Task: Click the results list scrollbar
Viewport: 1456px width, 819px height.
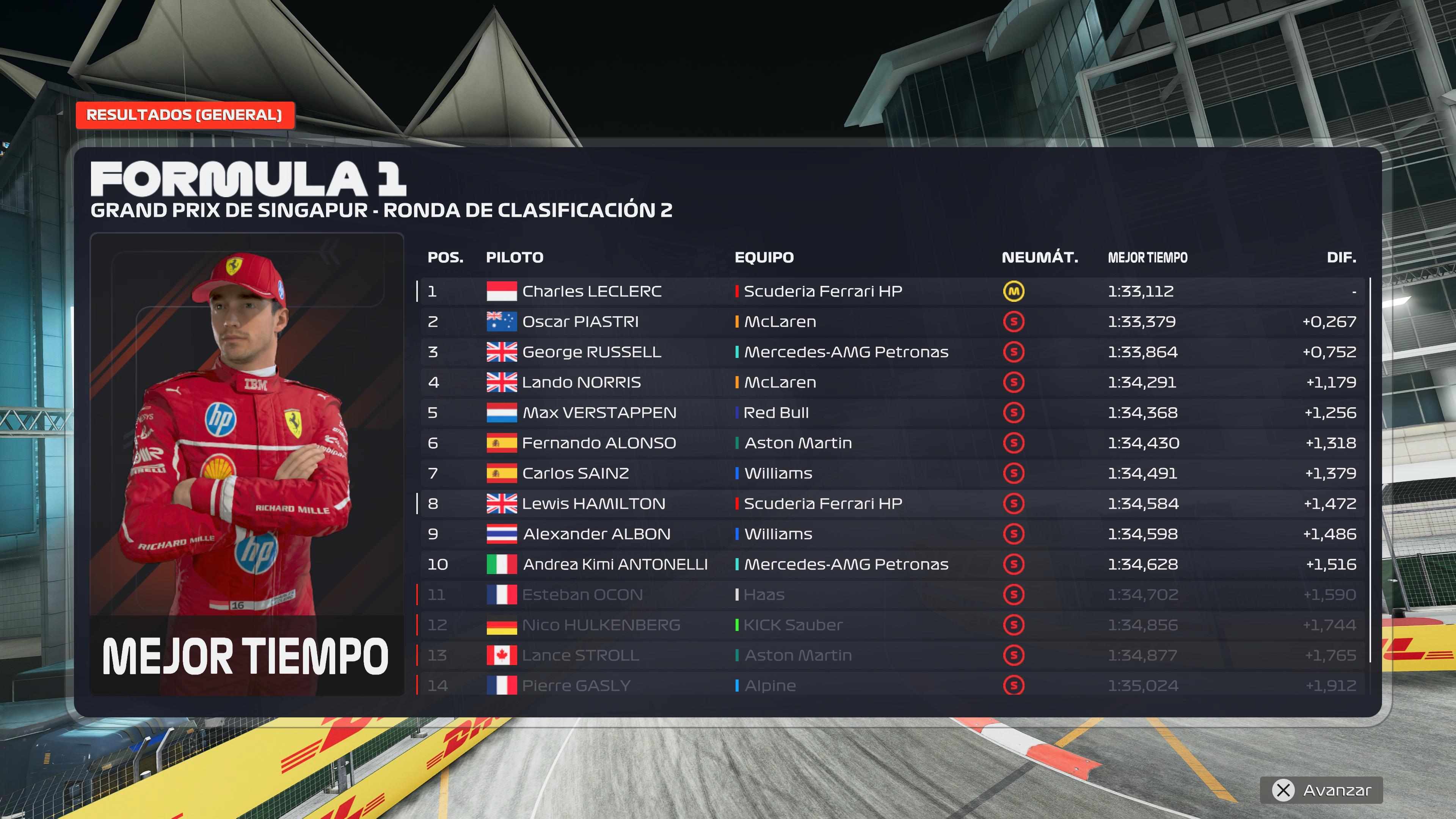Action: click(x=1370, y=469)
